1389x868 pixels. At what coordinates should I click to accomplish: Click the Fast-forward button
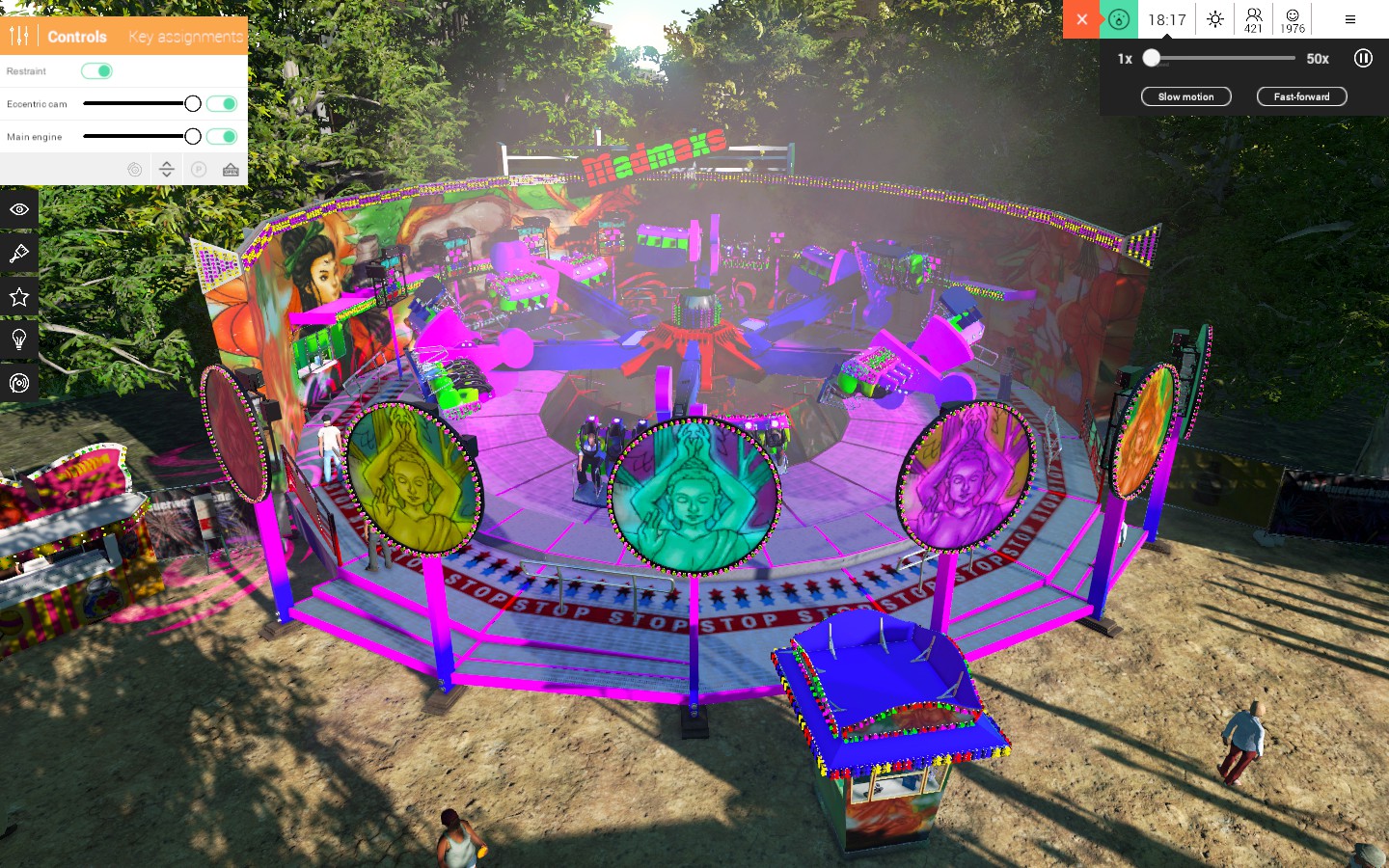pos(1300,96)
